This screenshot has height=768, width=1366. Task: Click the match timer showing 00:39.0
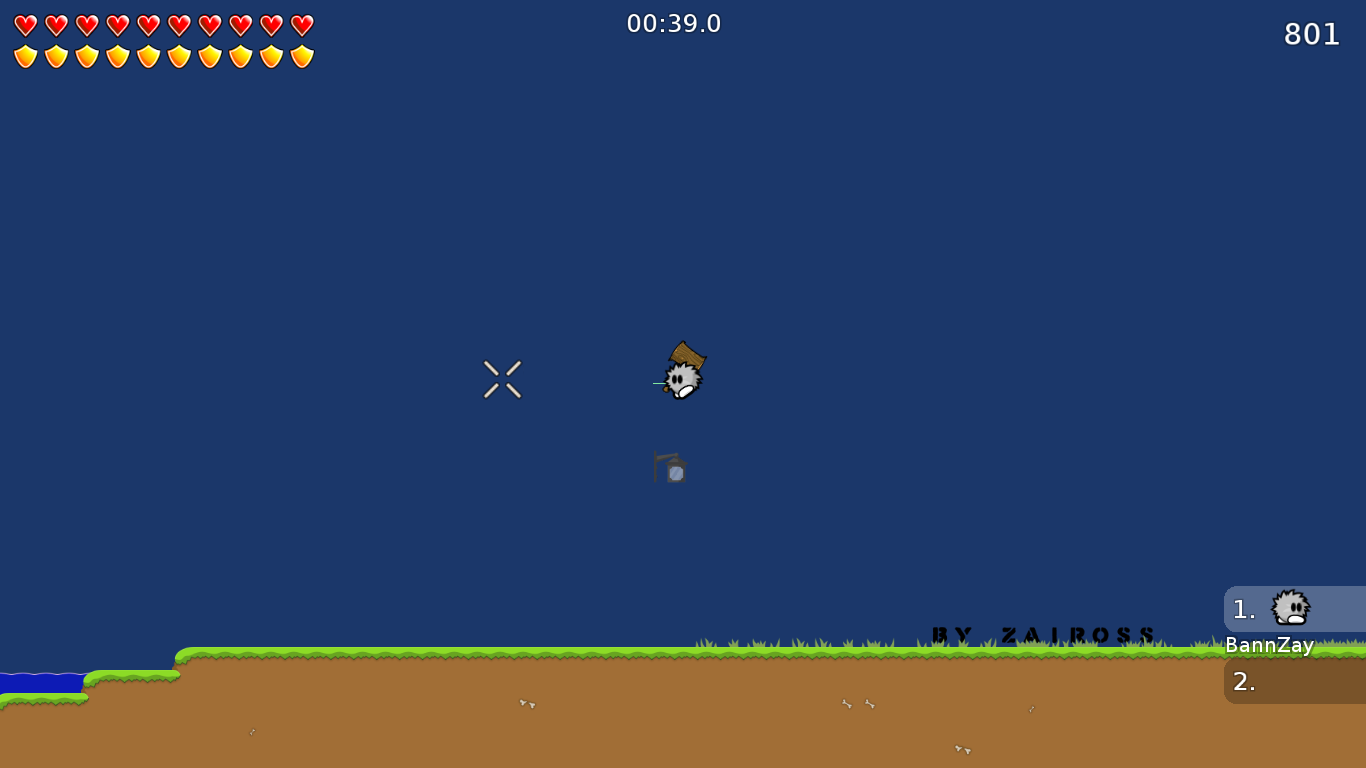tap(674, 23)
